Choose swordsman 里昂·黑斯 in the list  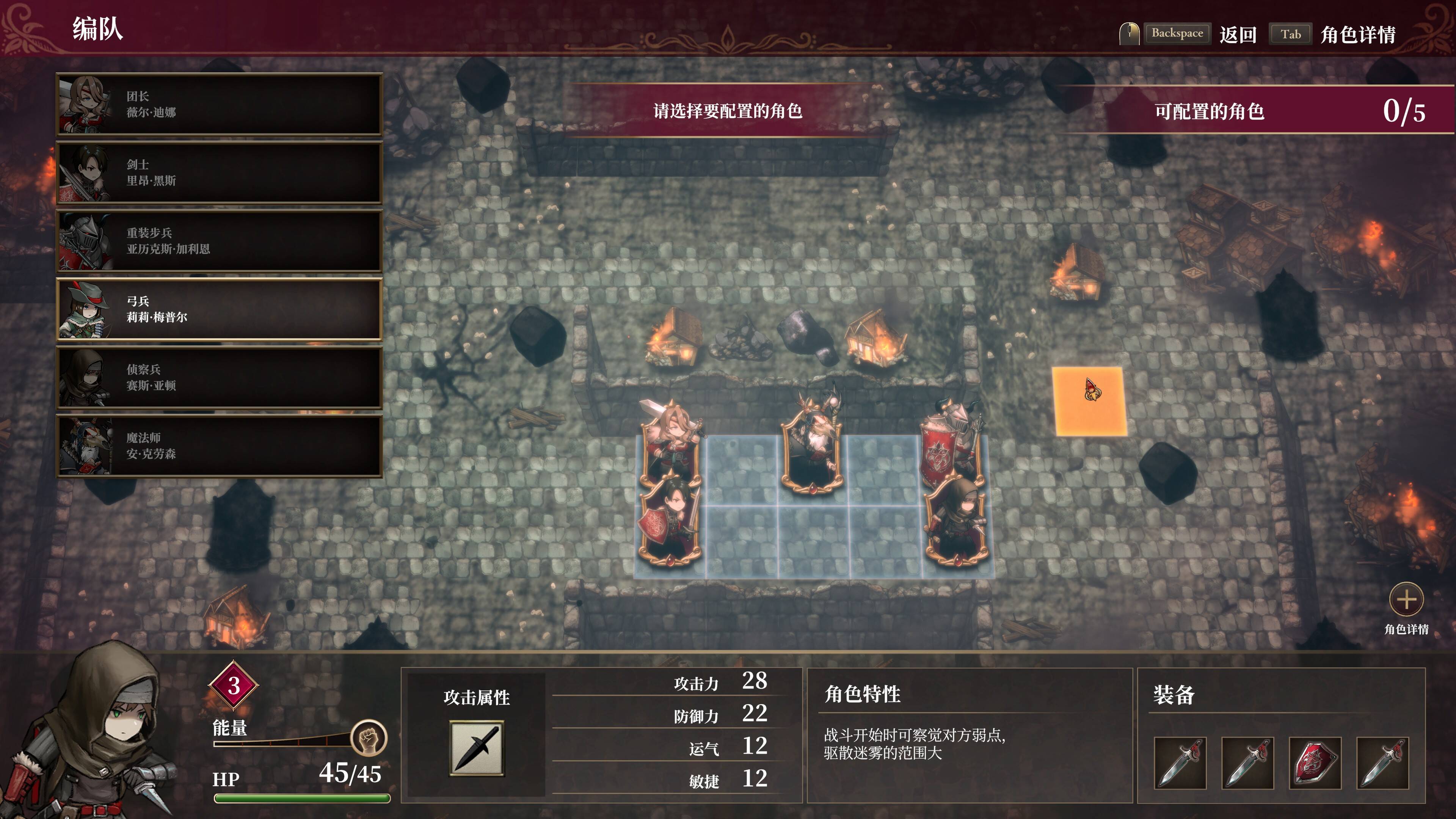coord(219,173)
